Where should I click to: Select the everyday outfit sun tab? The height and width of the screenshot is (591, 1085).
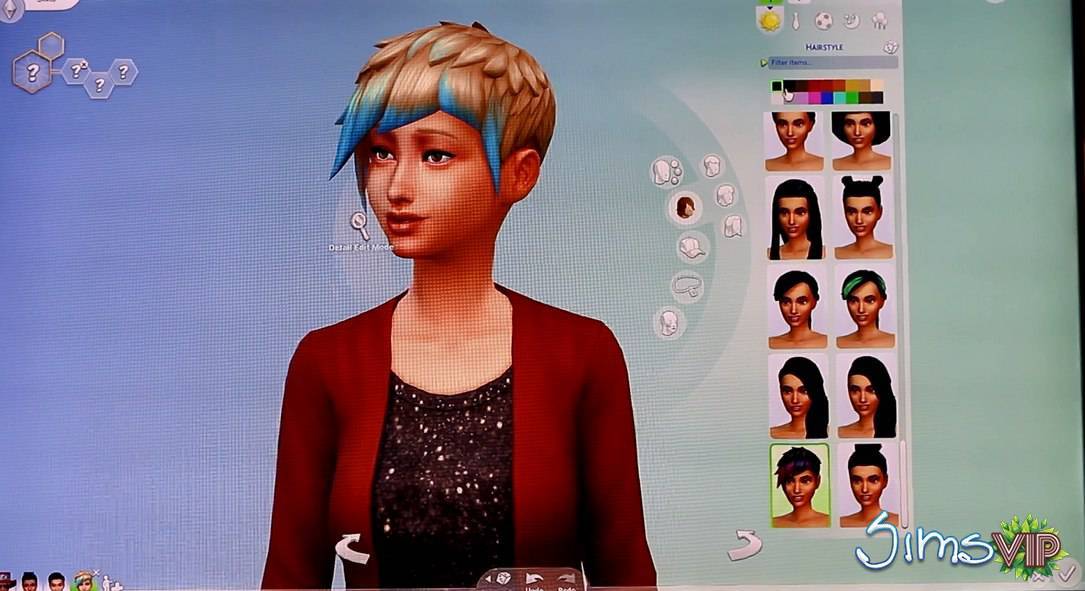point(769,20)
